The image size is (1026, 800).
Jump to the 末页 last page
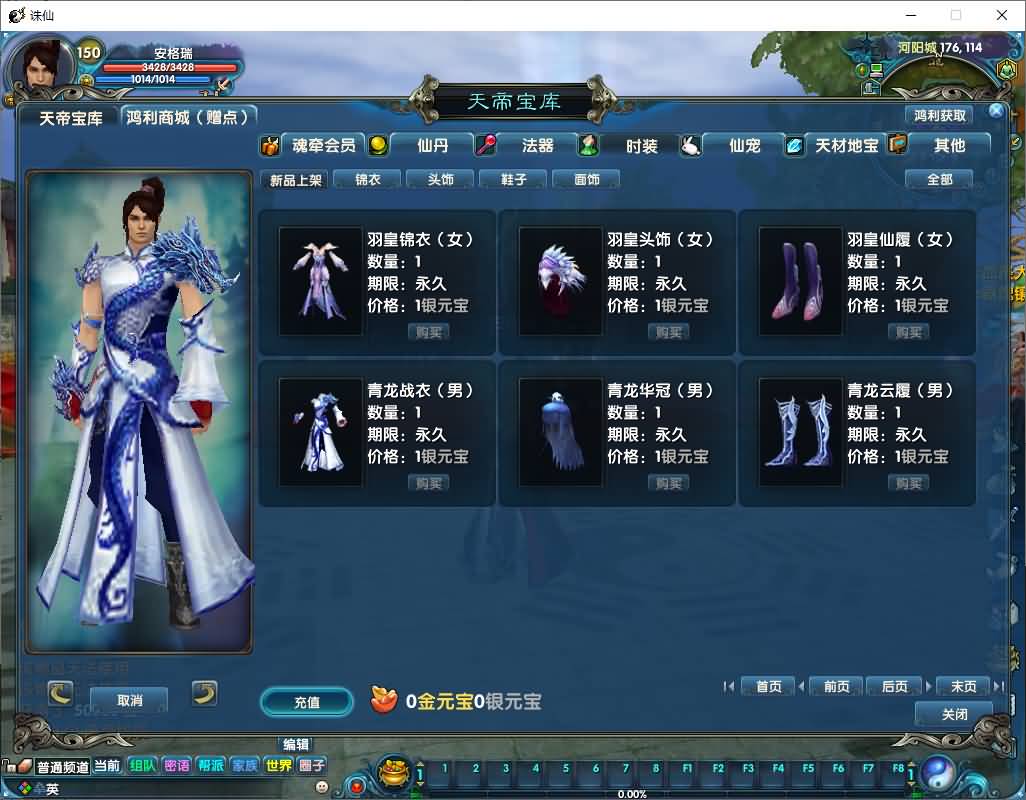(963, 687)
